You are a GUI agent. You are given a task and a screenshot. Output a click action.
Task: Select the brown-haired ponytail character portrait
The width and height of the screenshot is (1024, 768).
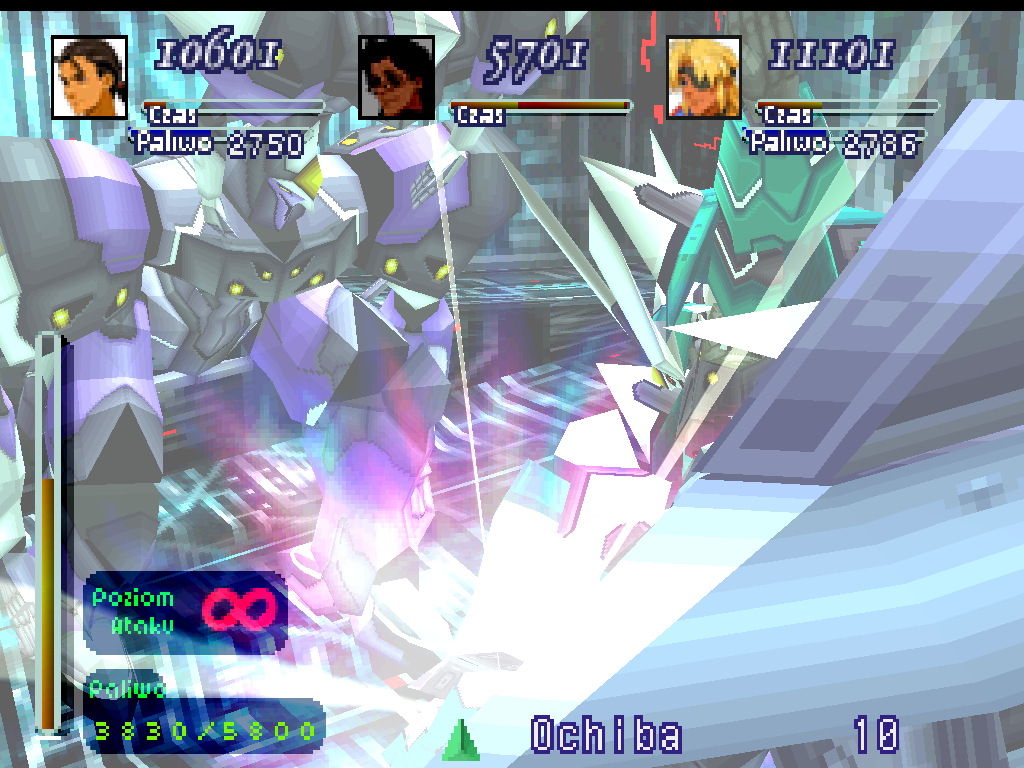89,77
